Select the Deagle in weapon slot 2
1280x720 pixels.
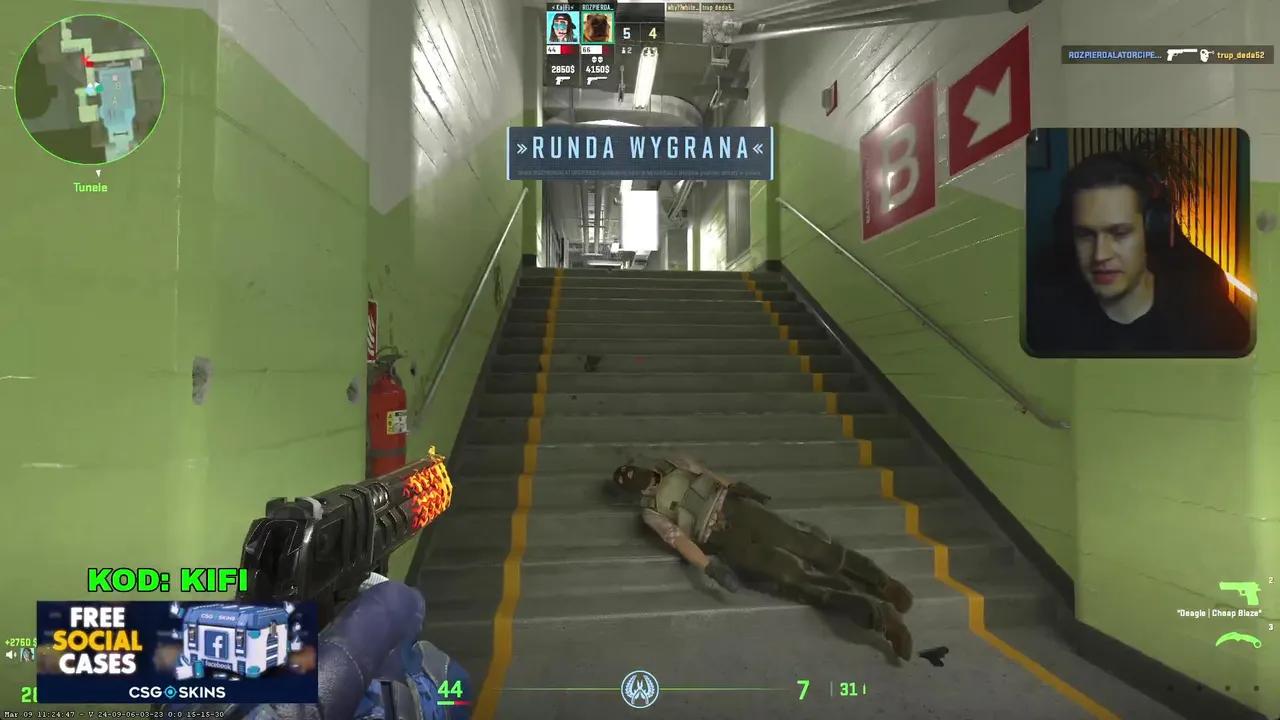(x=1239, y=592)
